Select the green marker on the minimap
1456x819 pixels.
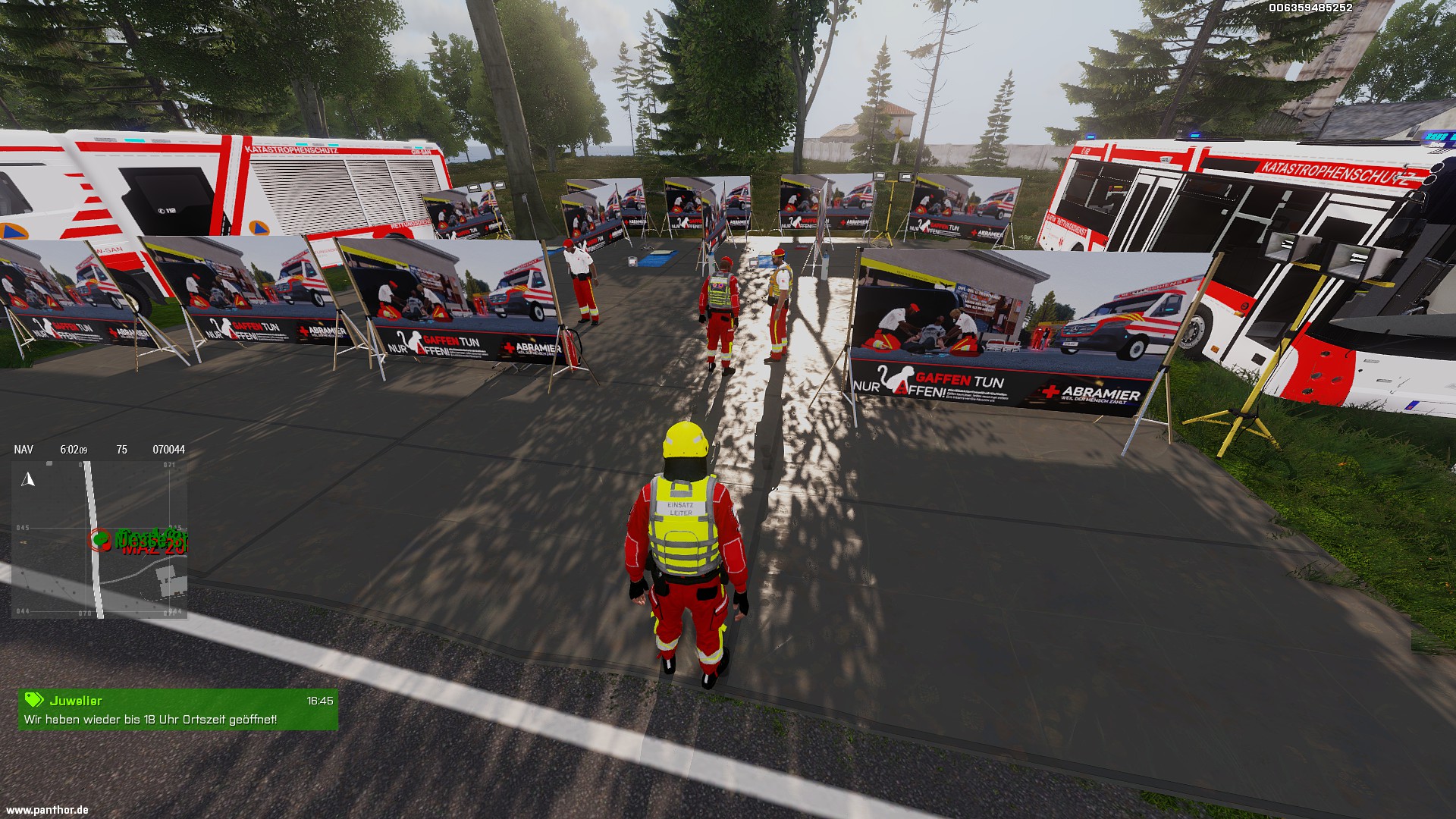[102, 538]
